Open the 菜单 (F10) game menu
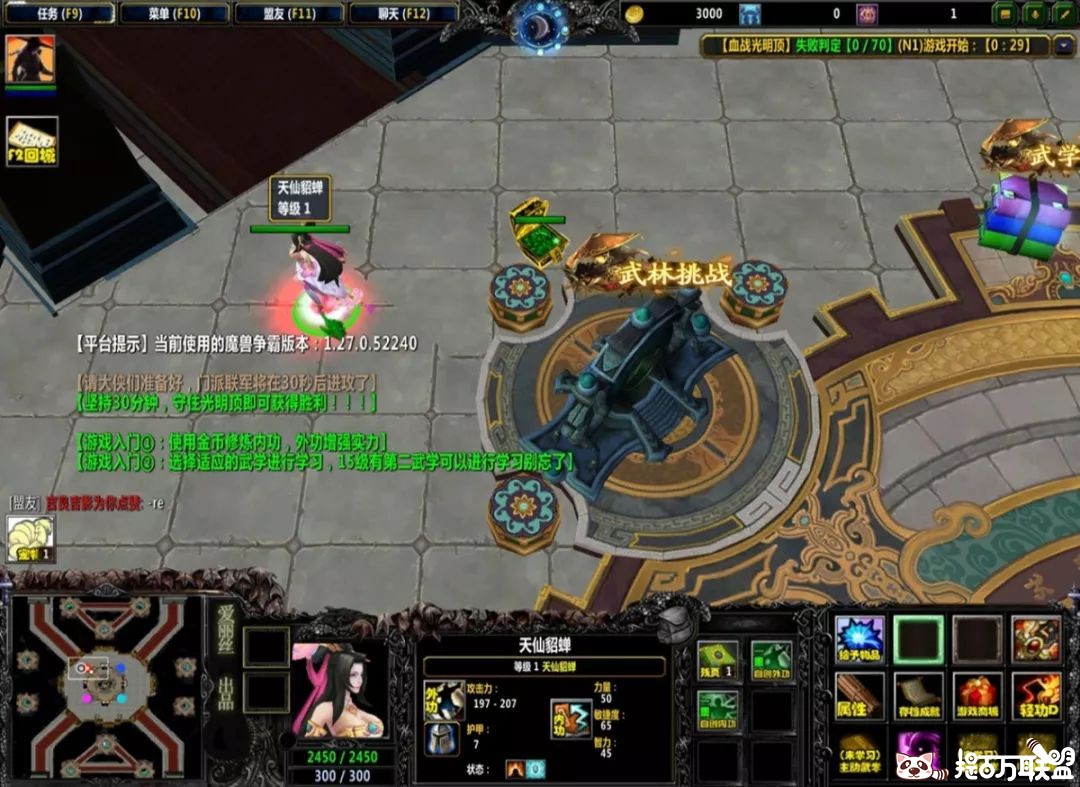1080x787 pixels. coord(174,14)
